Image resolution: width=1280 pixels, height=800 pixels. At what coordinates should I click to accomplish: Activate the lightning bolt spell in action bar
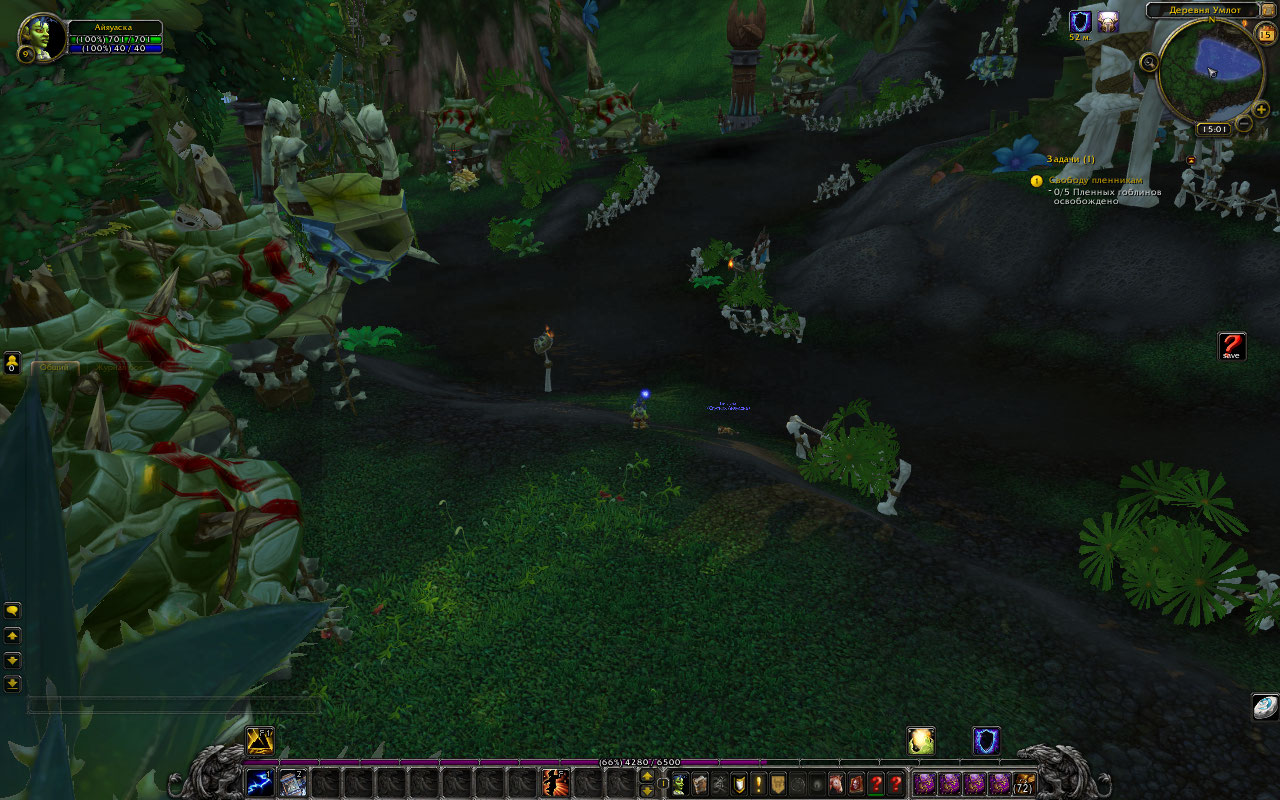click(260, 783)
